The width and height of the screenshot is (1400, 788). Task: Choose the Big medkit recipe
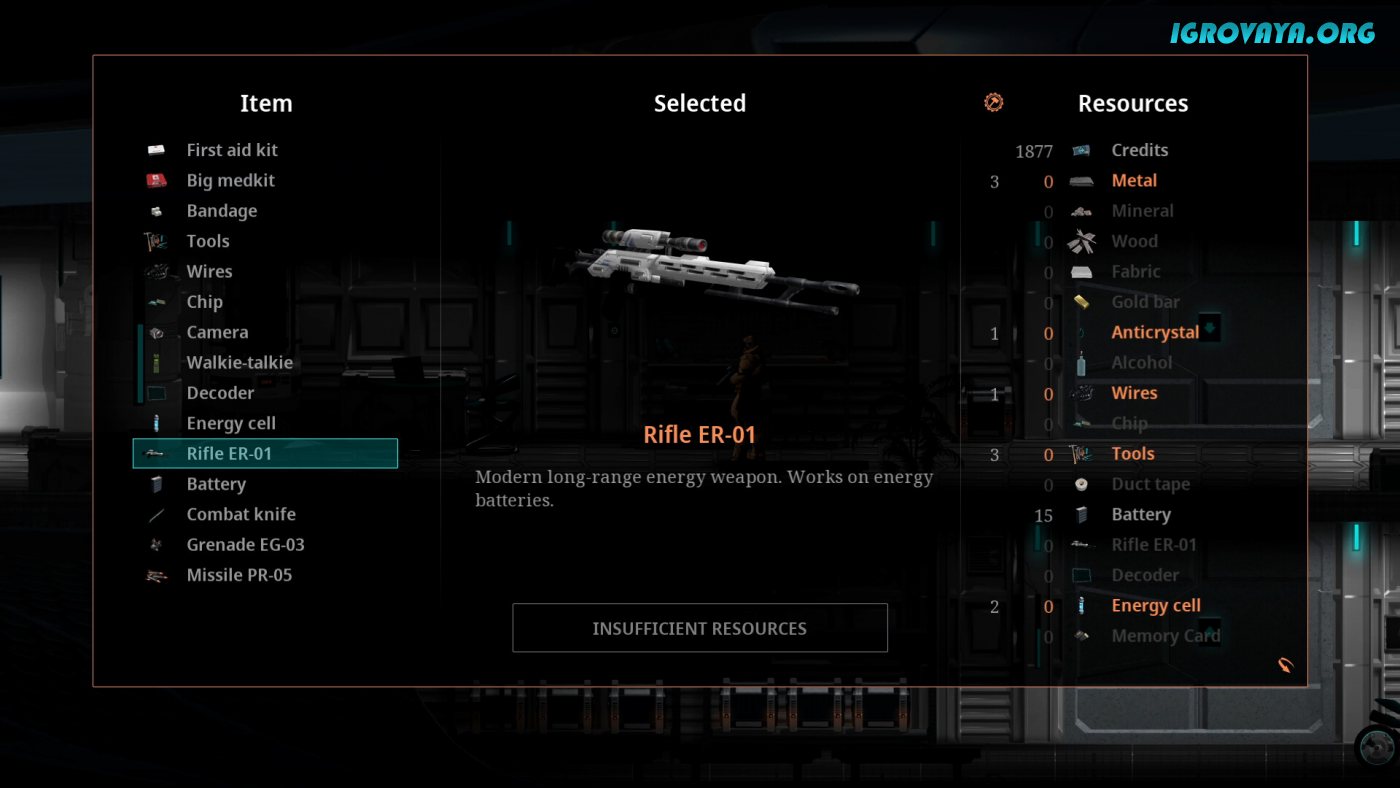pyautogui.click(x=230, y=181)
